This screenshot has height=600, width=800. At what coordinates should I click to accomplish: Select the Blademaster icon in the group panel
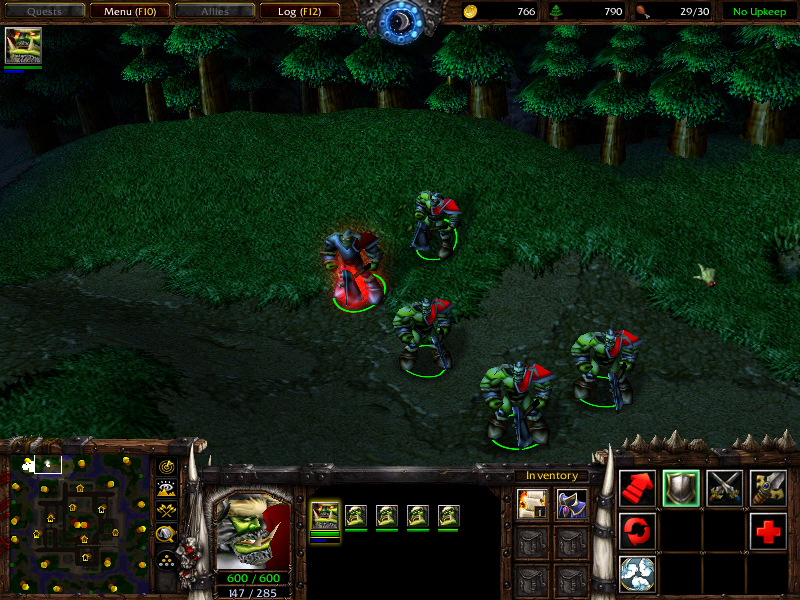pyautogui.click(x=325, y=516)
